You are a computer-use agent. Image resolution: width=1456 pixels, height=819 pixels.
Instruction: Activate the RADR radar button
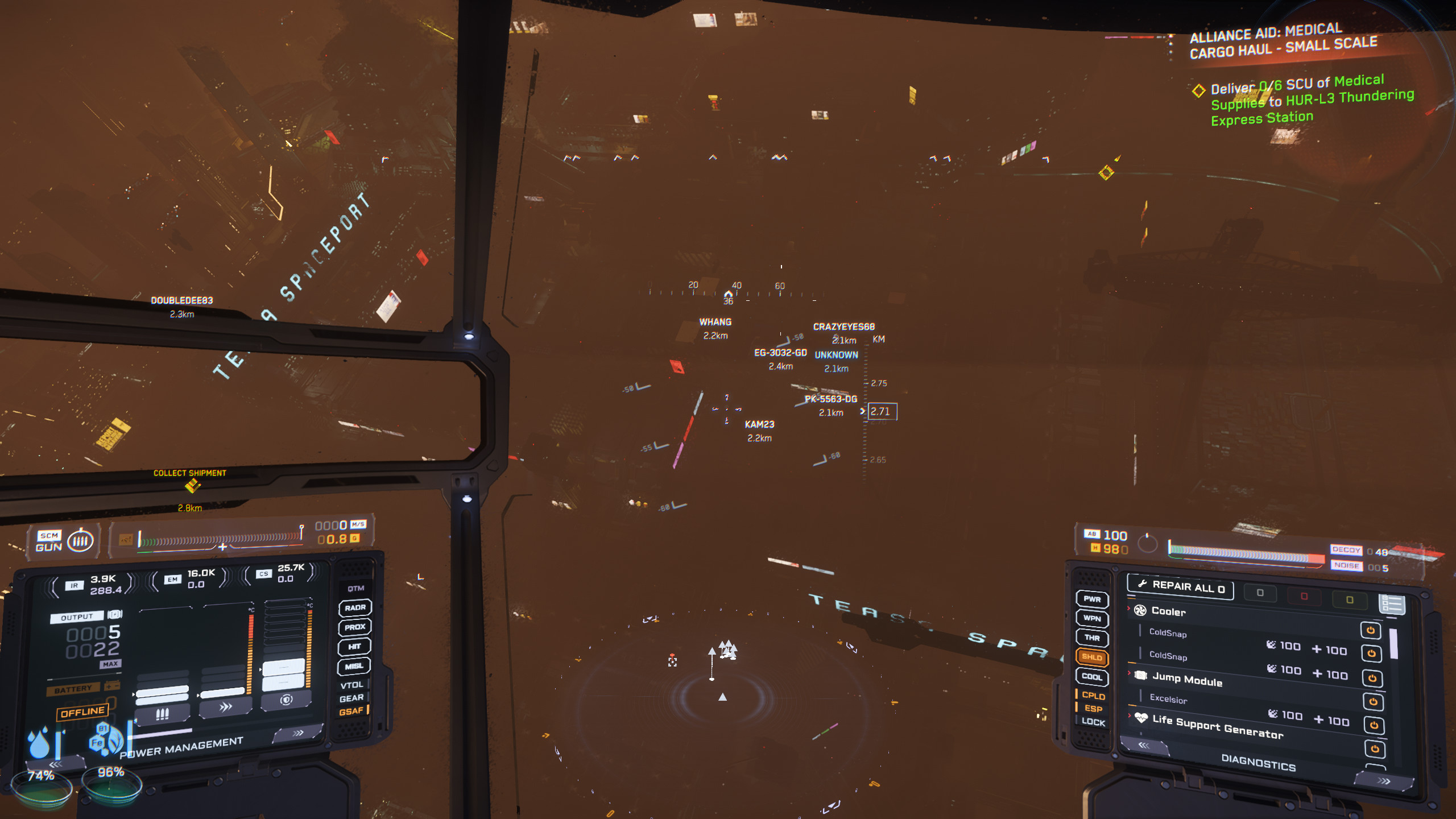[x=355, y=607]
